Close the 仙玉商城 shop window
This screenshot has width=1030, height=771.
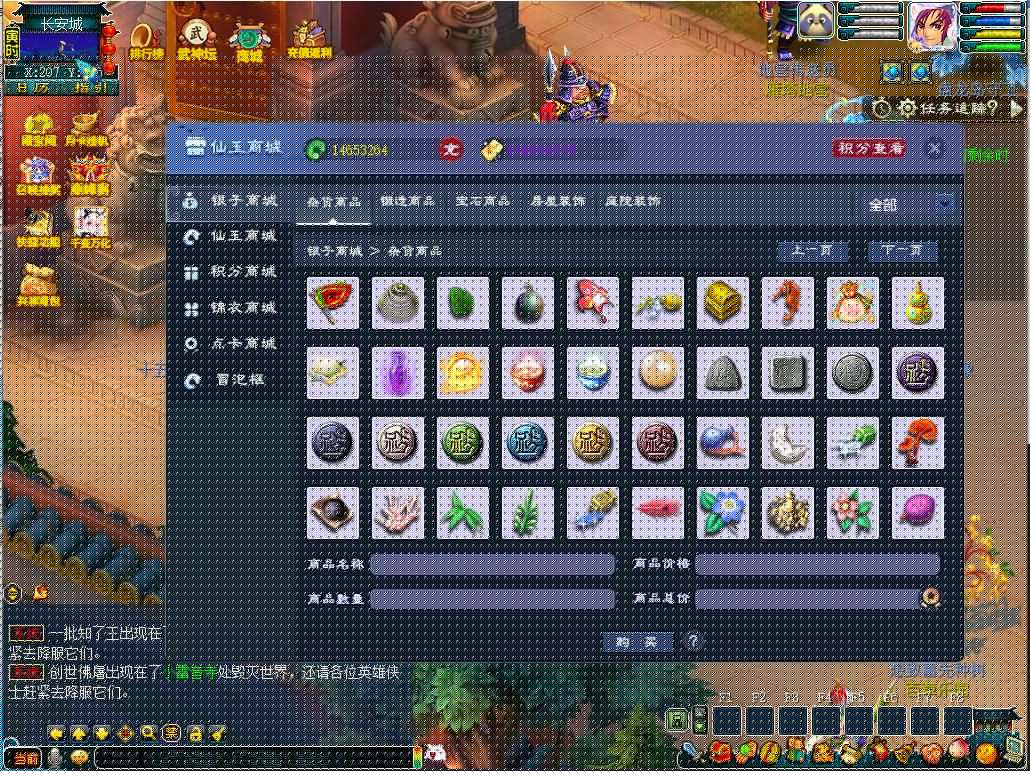pyautogui.click(x=934, y=149)
